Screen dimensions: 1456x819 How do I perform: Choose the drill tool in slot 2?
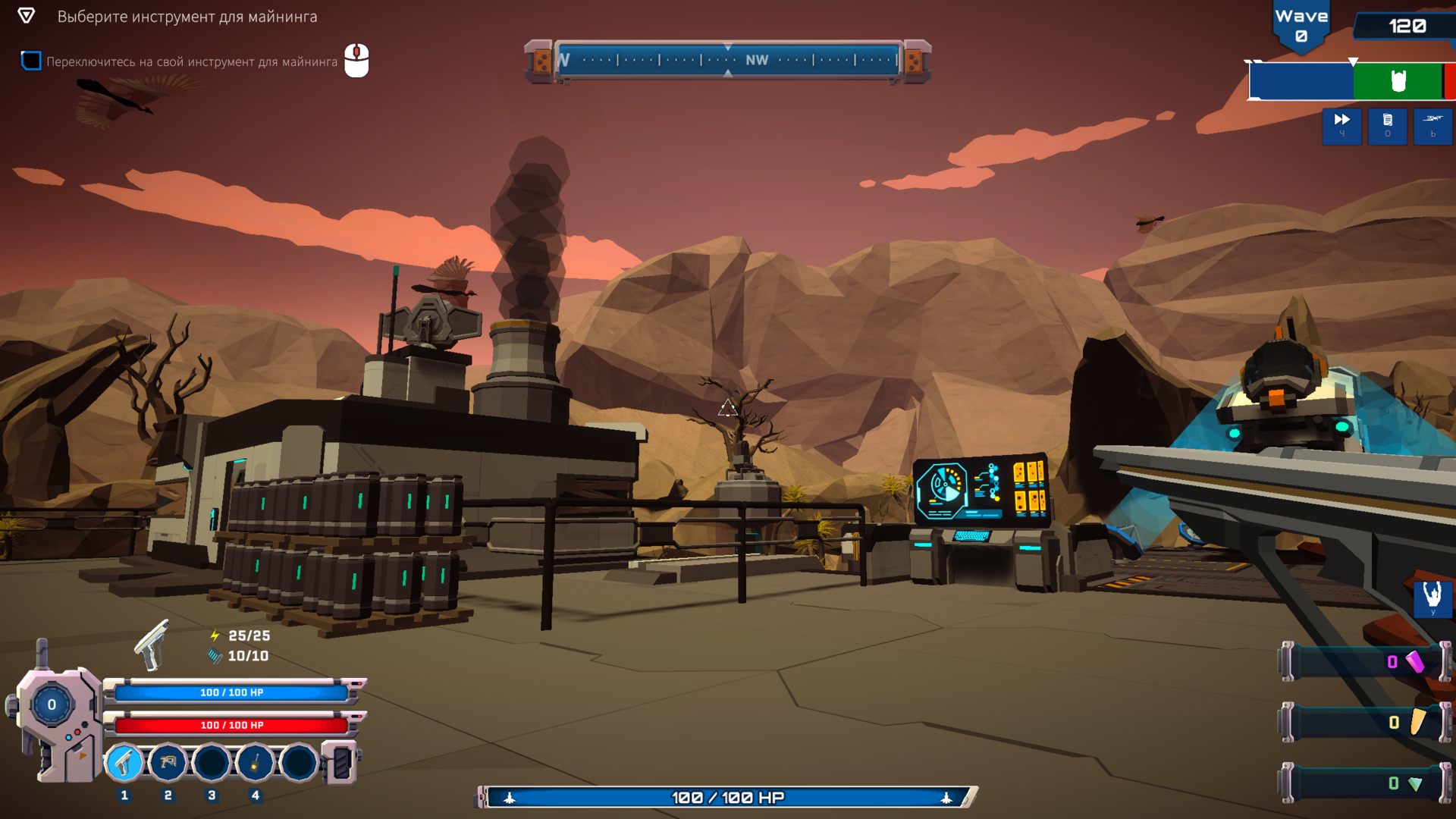168,762
